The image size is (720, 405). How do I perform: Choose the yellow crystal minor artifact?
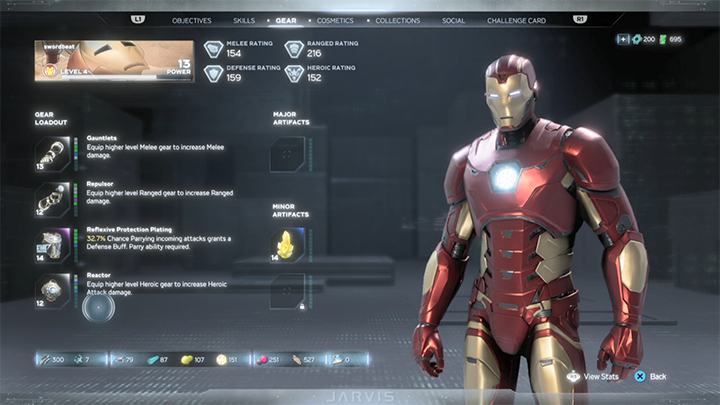coord(287,243)
